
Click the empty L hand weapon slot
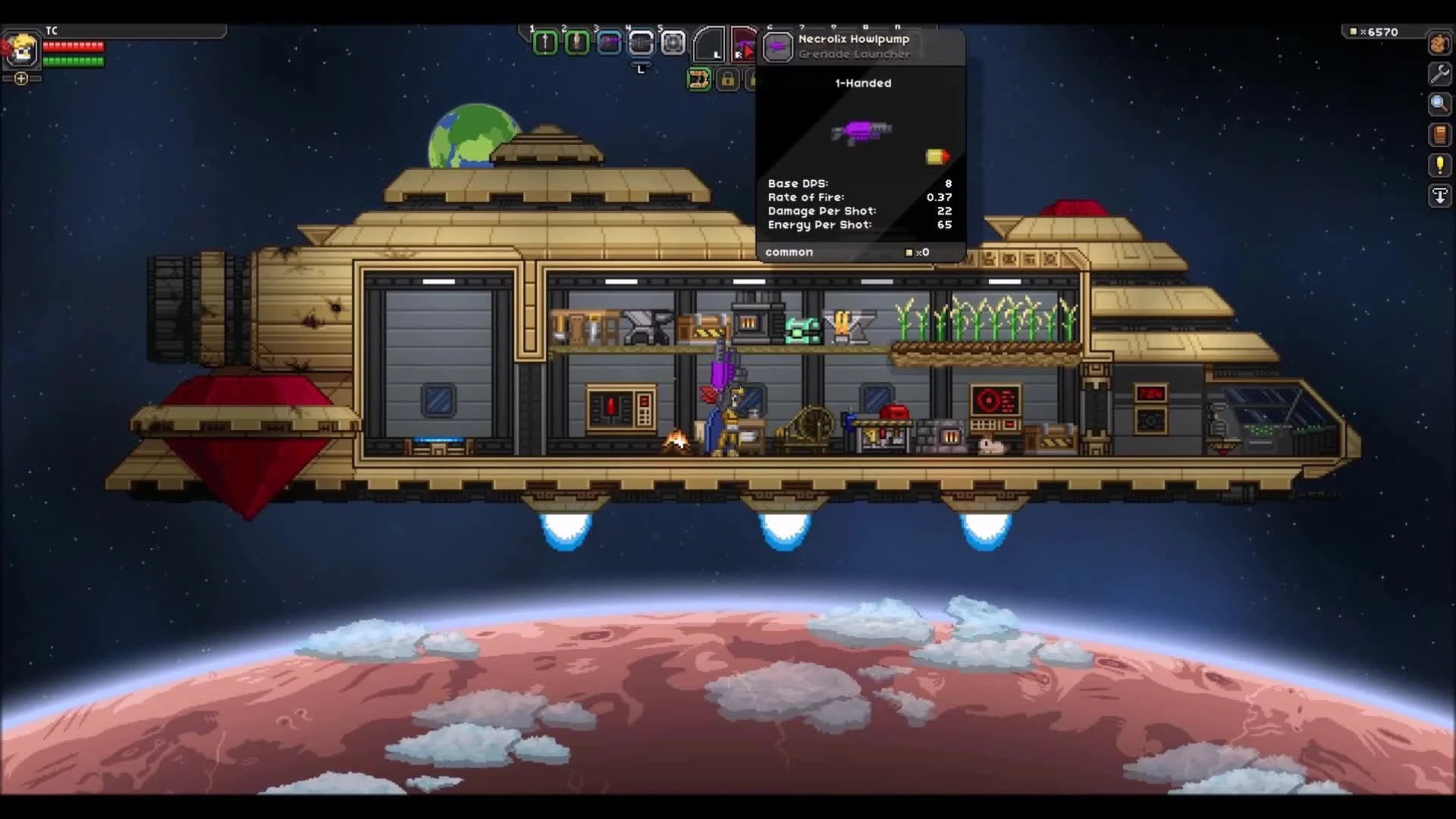tap(711, 44)
